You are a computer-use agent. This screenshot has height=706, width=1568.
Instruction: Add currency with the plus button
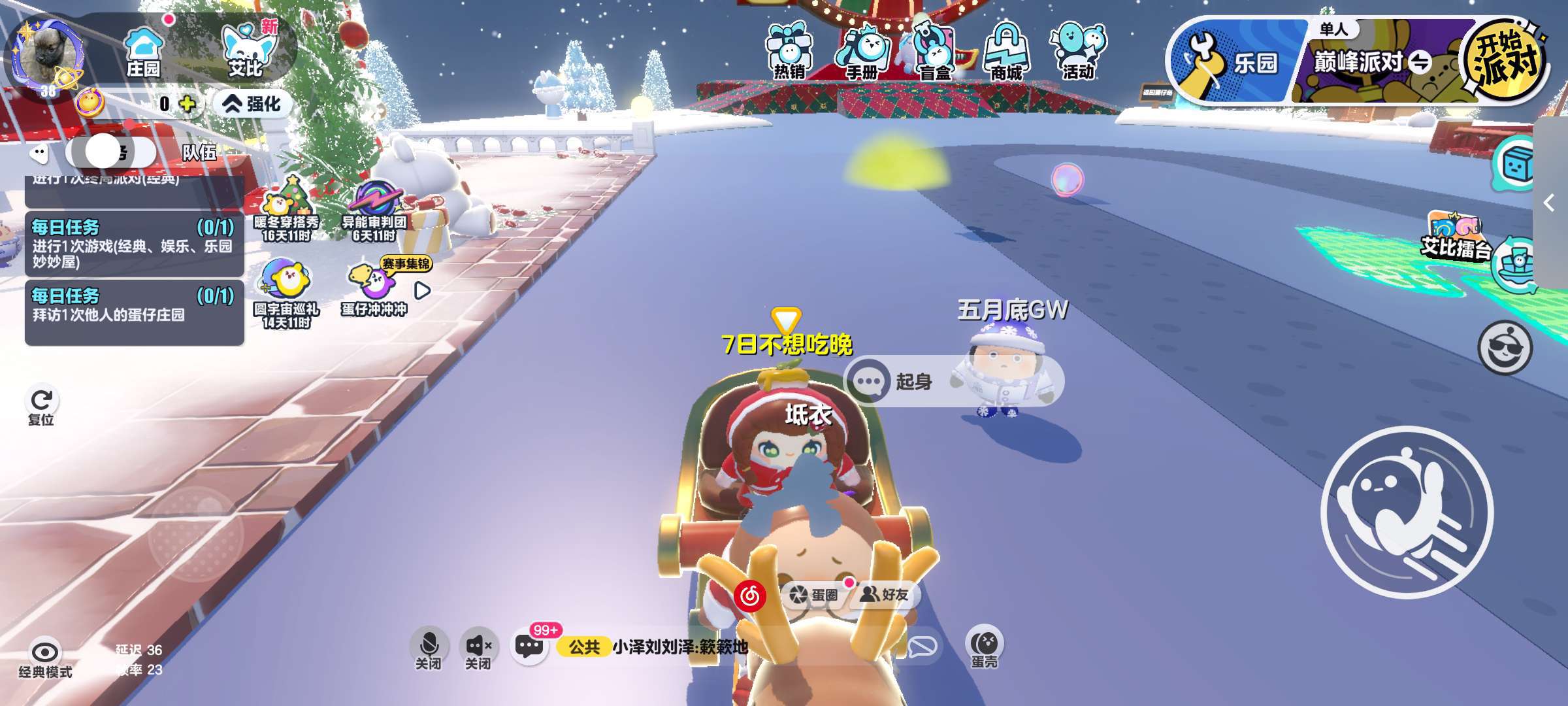coord(188,104)
